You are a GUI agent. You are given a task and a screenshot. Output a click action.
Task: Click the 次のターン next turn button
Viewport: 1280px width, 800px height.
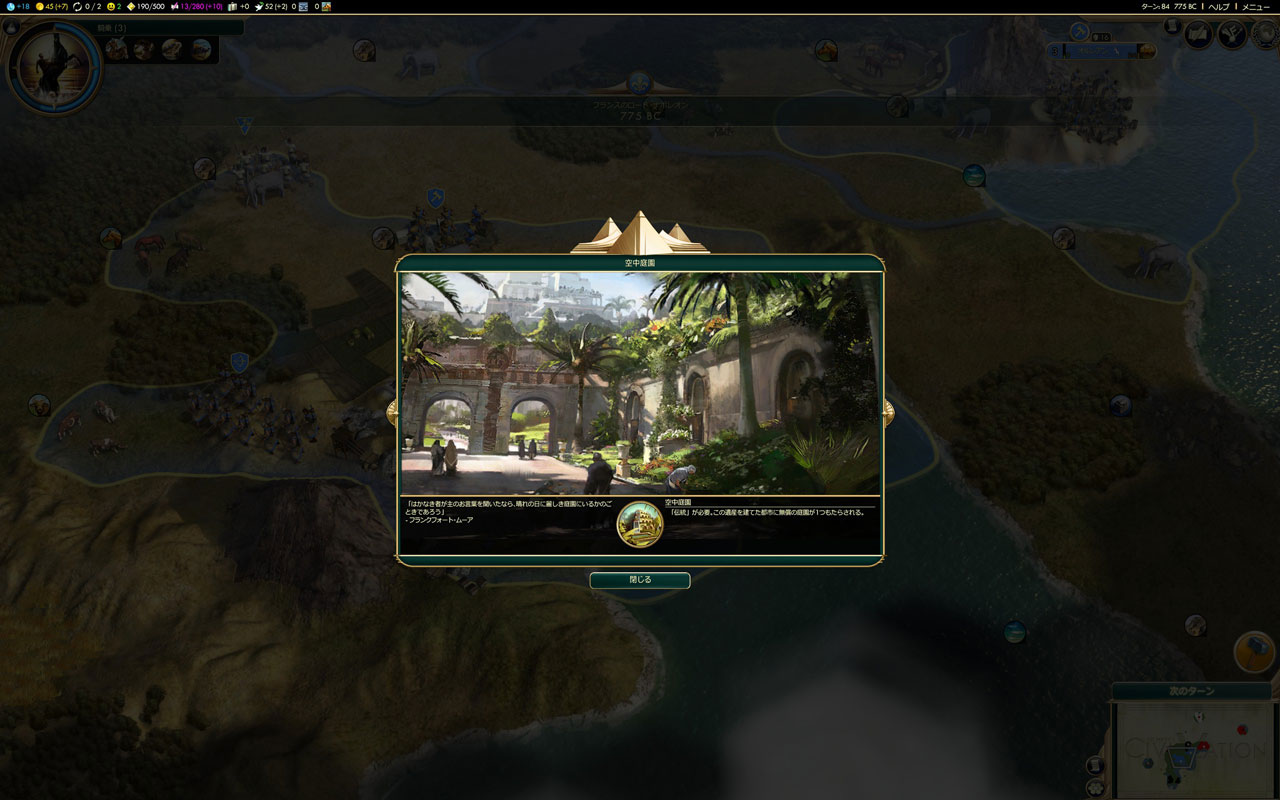[x=1191, y=692]
